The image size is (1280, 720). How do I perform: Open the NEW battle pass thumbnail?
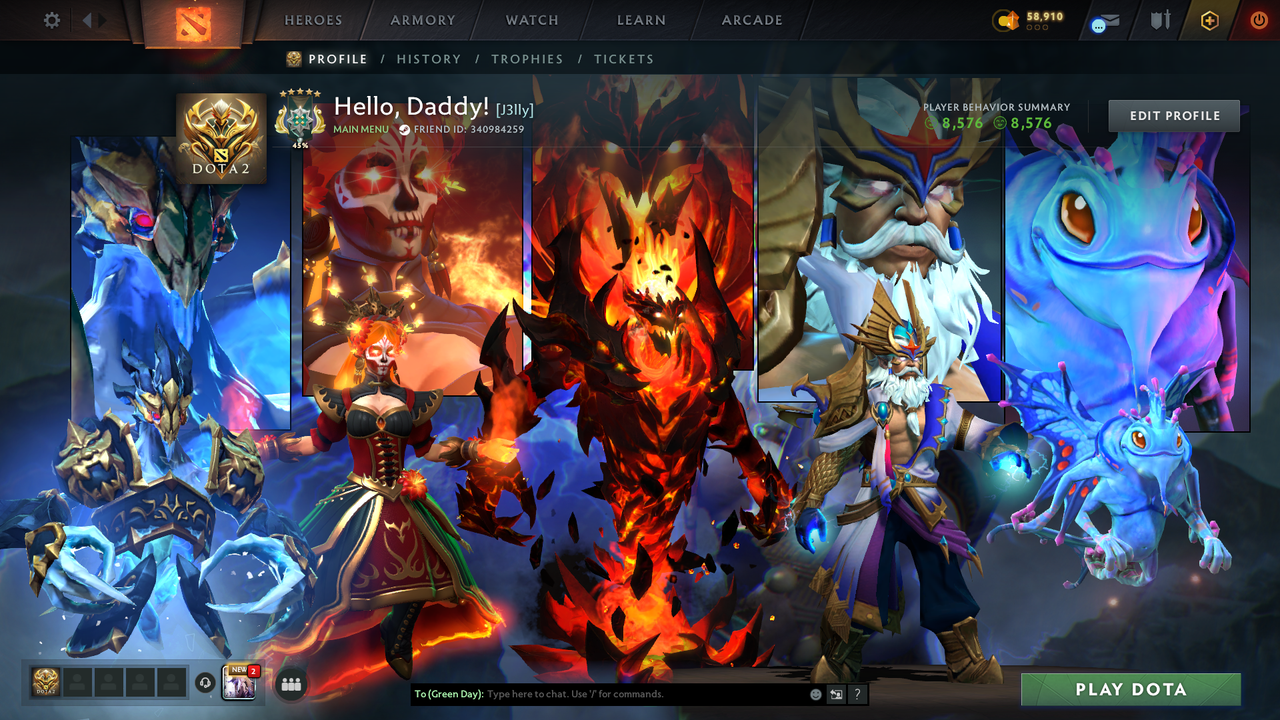[x=239, y=682]
